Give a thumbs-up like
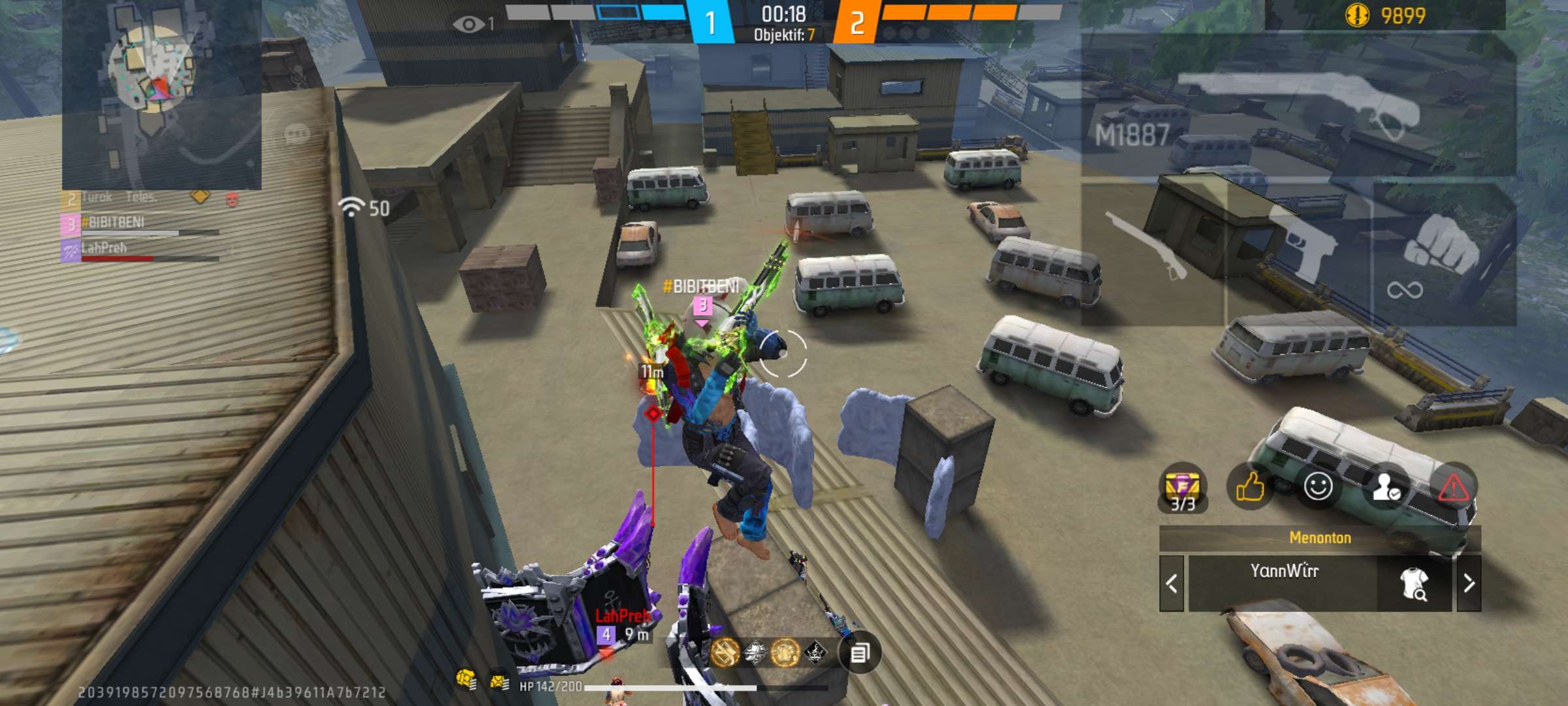The width and height of the screenshot is (1568, 706). (1250, 486)
